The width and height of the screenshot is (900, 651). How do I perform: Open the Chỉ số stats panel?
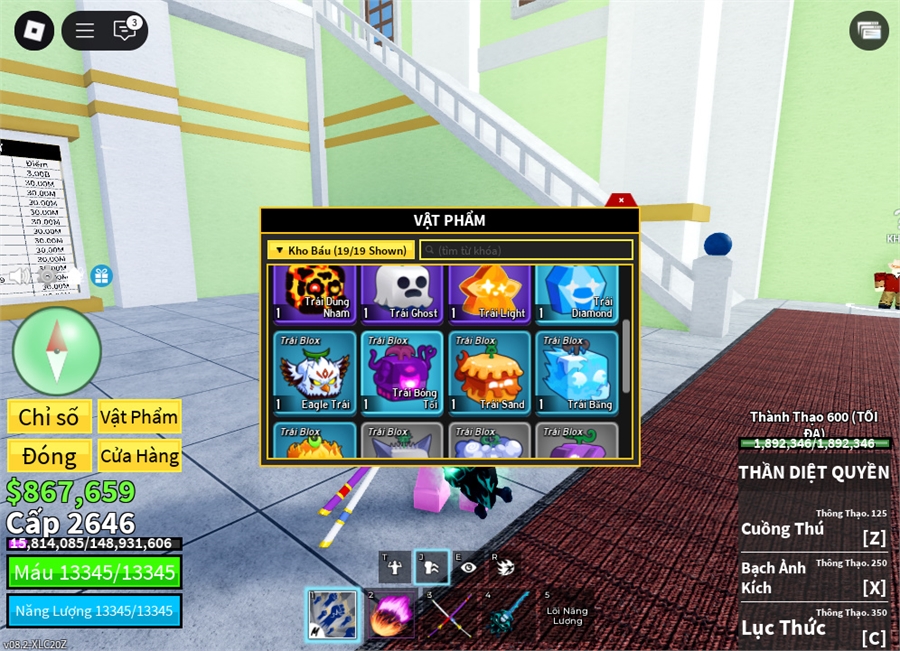pyautogui.click(x=49, y=417)
